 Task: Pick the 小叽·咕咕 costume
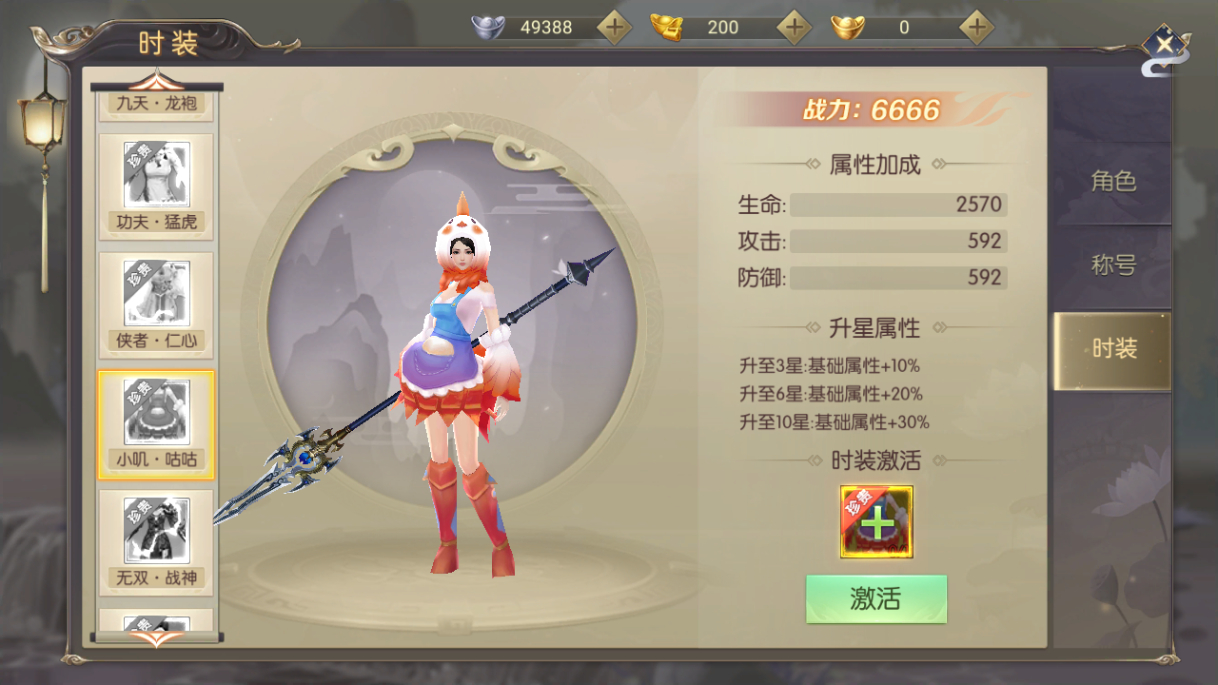(156, 424)
